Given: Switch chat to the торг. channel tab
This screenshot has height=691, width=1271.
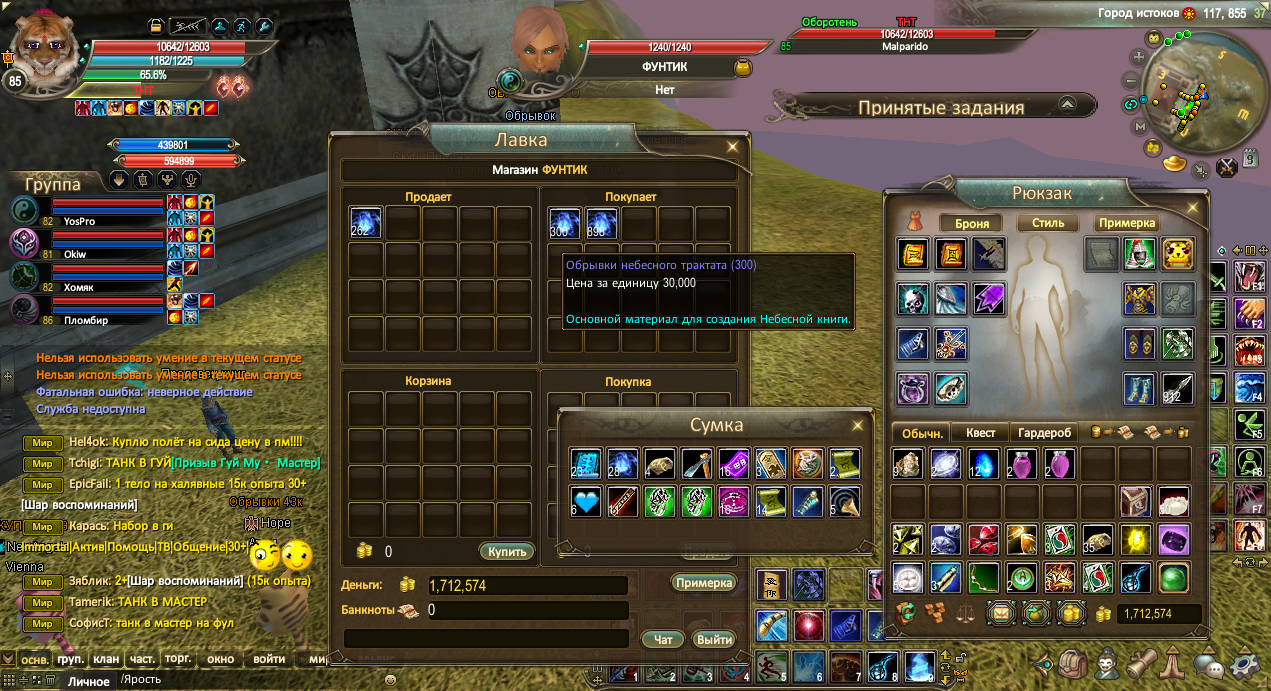Looking at the screenshot, I should coord(177,659).
